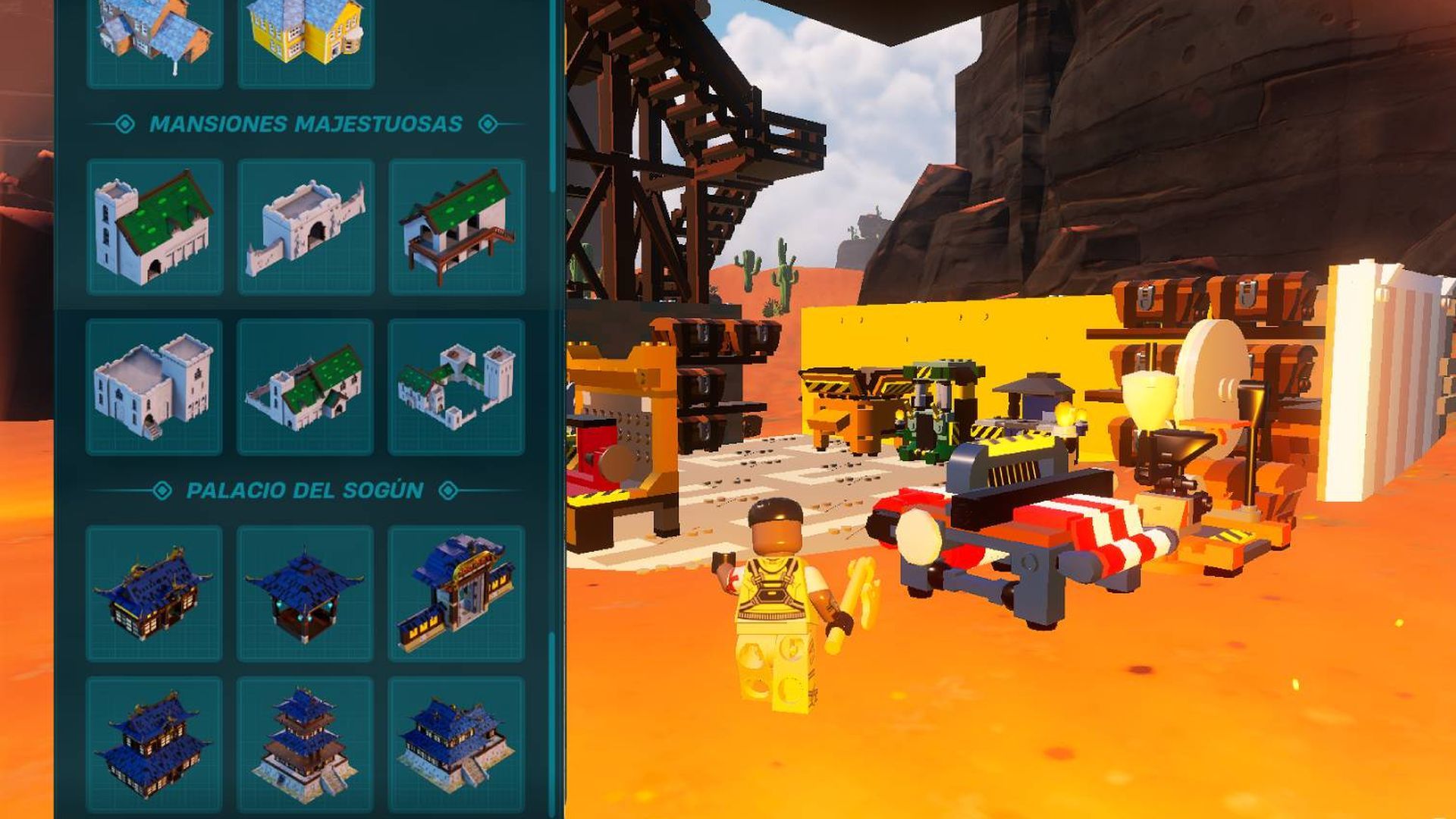This screenshot has width=1456, height=819.
Task: Select the green-roofed hacienda blueprint
Action: [x=305, y=388]
